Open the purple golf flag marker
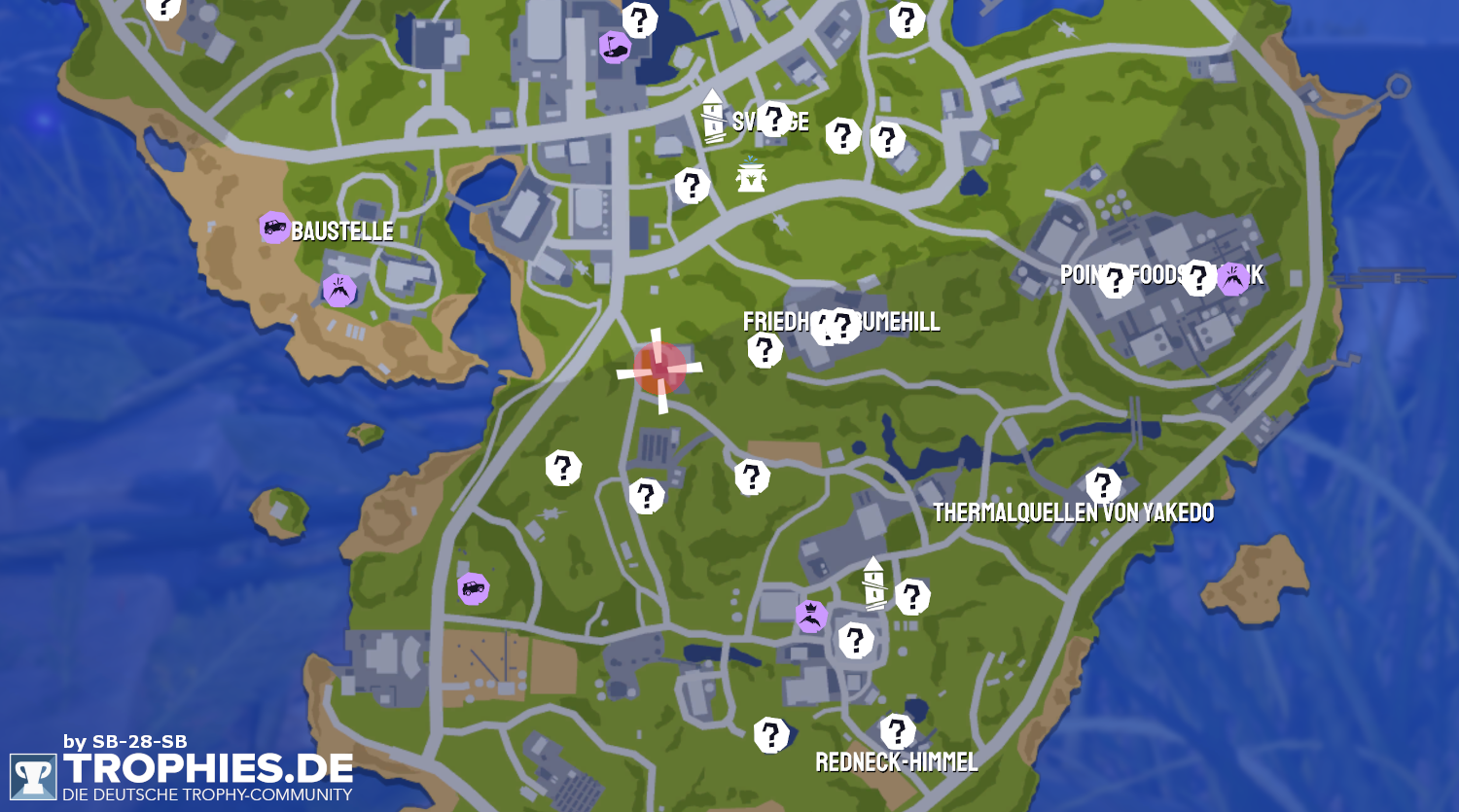Viewport: 1459px width, 812px height. point(615,47)
